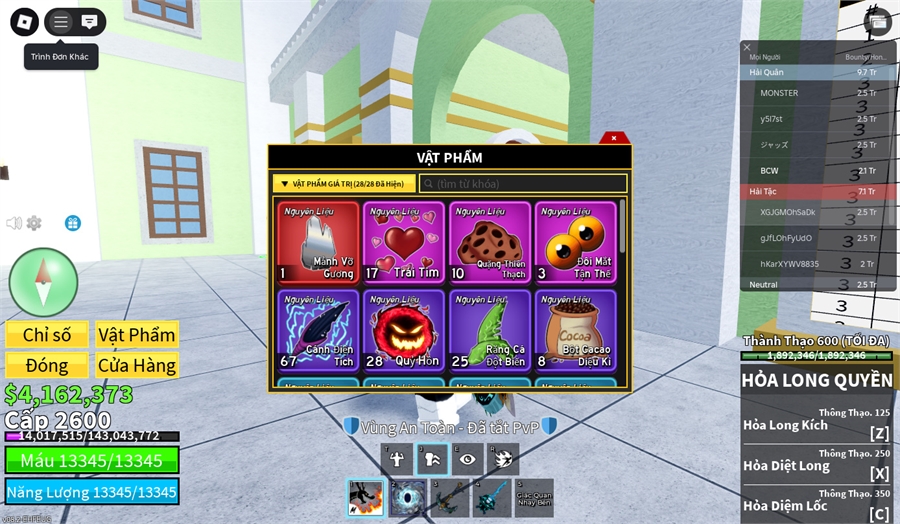The image size is (900, 524).
Task: Select the Bột Cacao Diệu Kì item
Action: [576, 330]
